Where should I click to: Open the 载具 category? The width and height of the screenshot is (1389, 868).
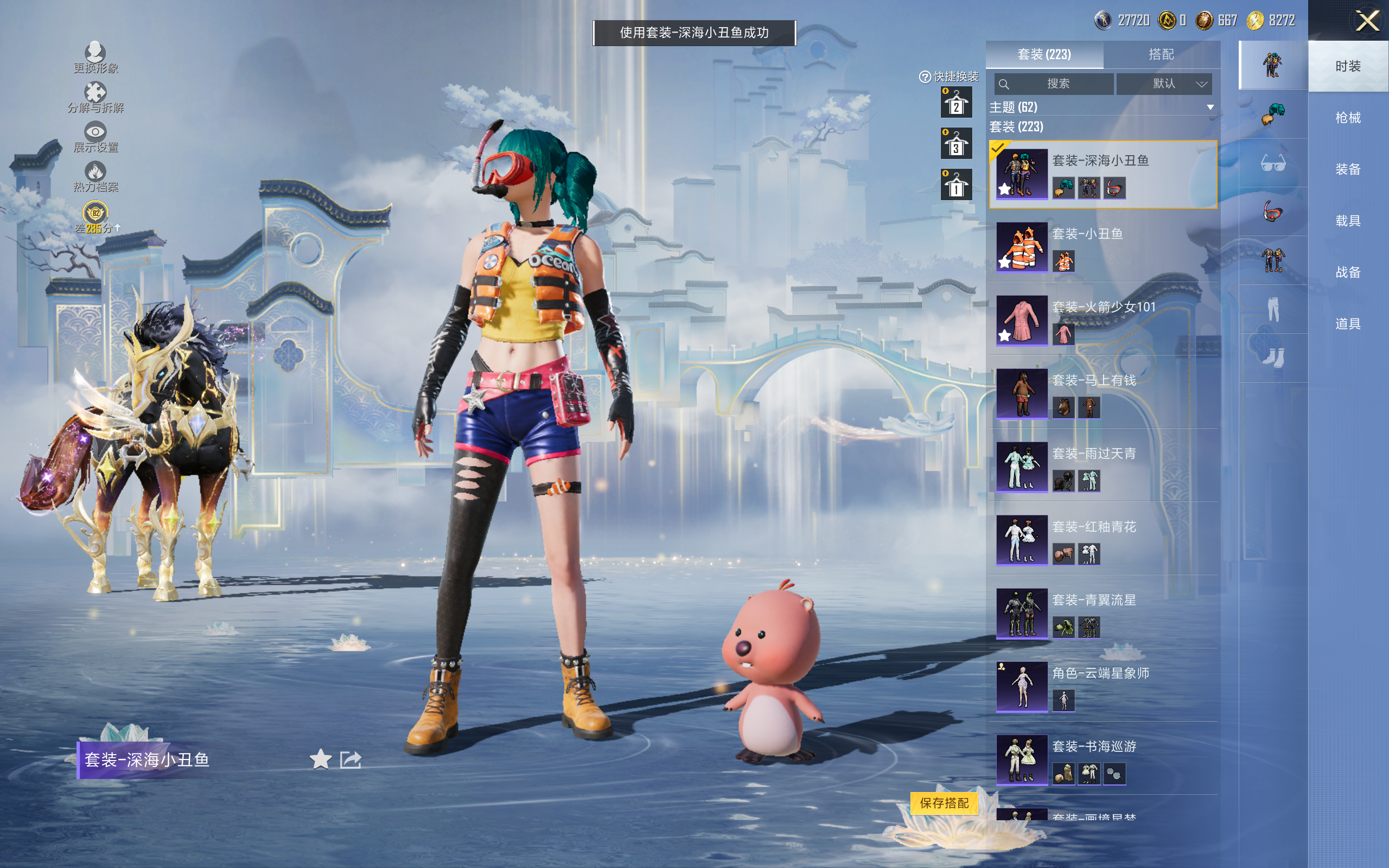[1347, 221]
